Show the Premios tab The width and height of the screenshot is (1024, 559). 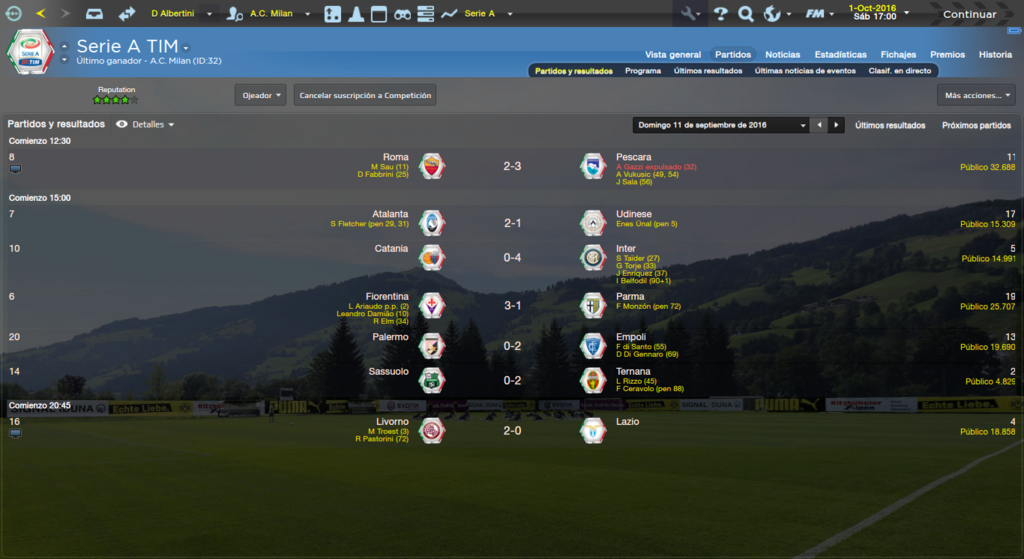pyautogui.click(x=947, y=54)
